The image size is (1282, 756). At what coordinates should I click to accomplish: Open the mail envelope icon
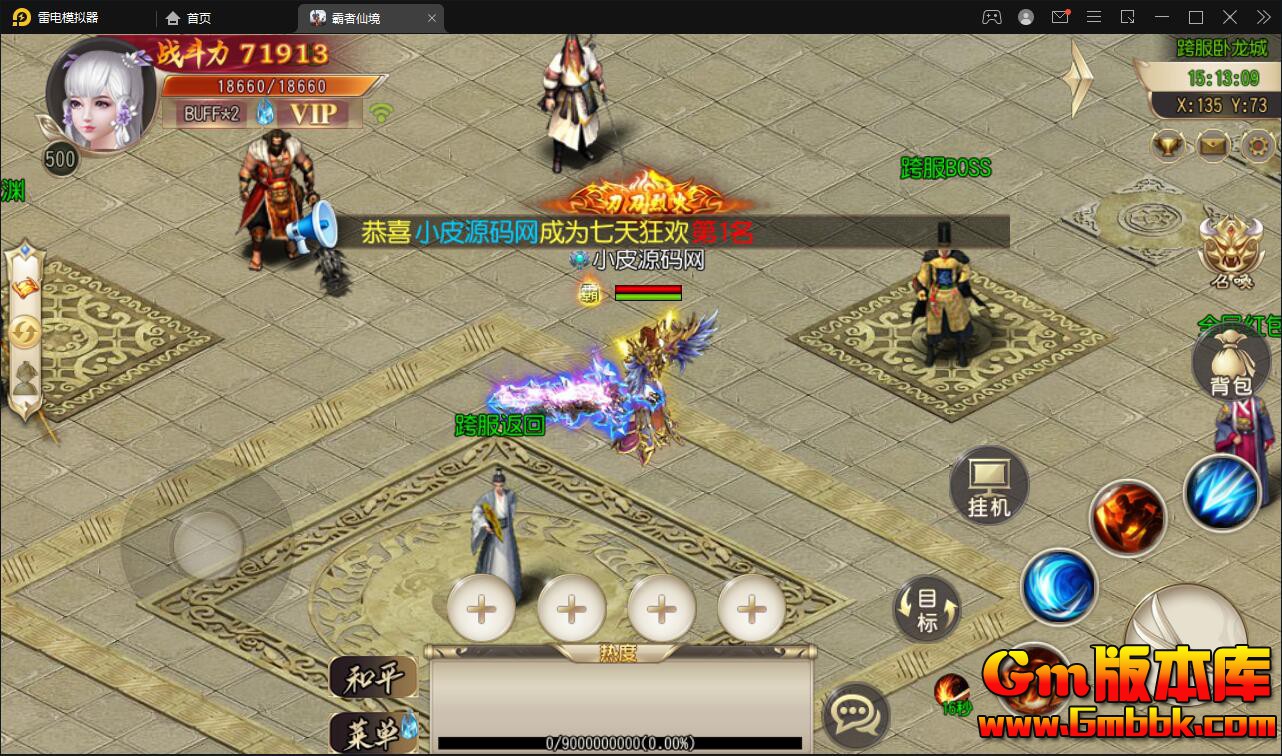pos(1213,146)
